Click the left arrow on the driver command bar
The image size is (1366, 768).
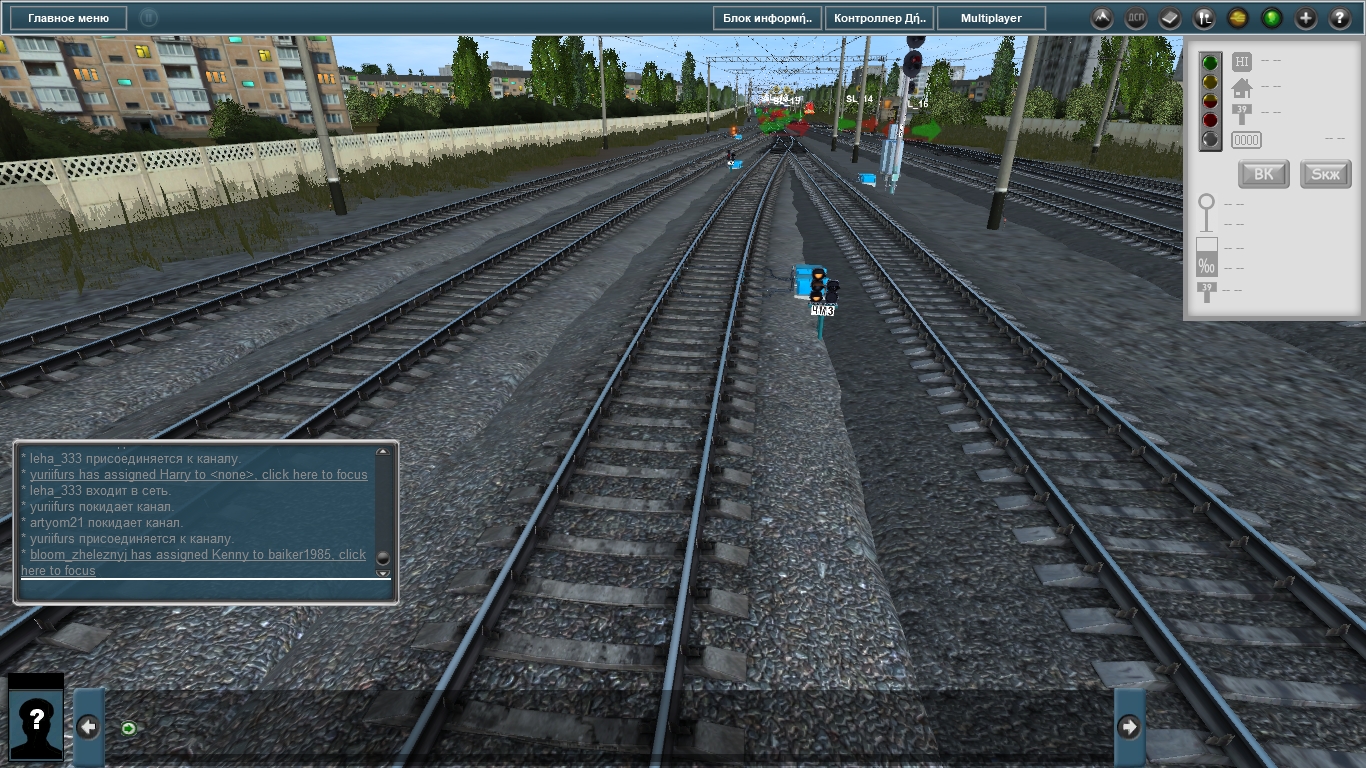pyautogui.click(x=88, y=727)
